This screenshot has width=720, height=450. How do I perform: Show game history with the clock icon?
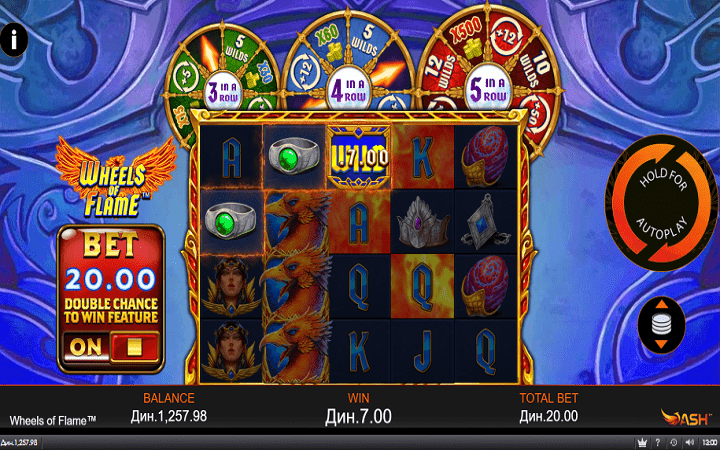(673, 442)
